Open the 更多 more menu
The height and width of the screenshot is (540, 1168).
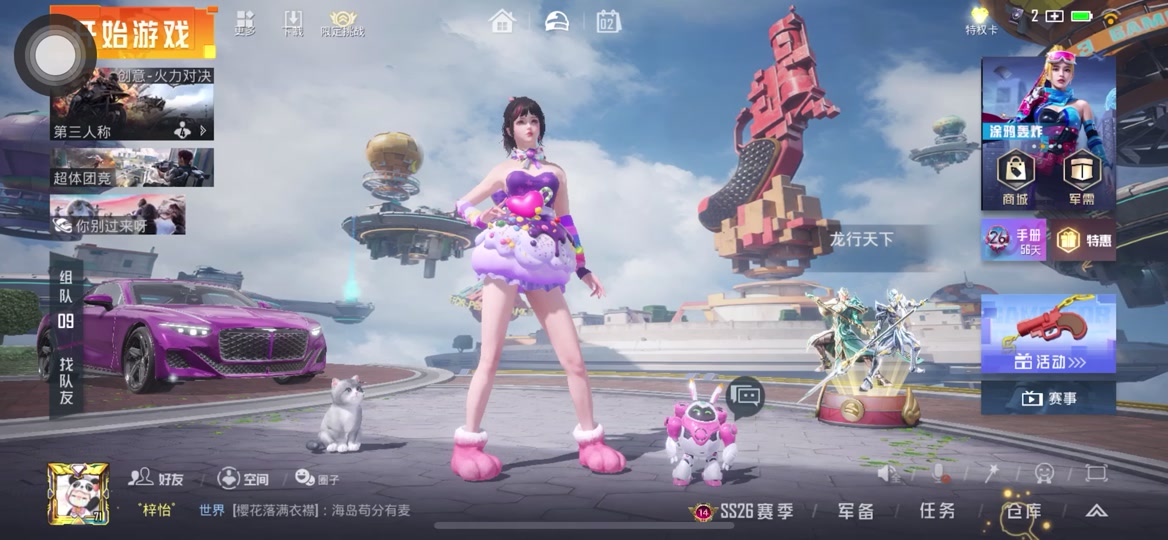pos(245,23)
